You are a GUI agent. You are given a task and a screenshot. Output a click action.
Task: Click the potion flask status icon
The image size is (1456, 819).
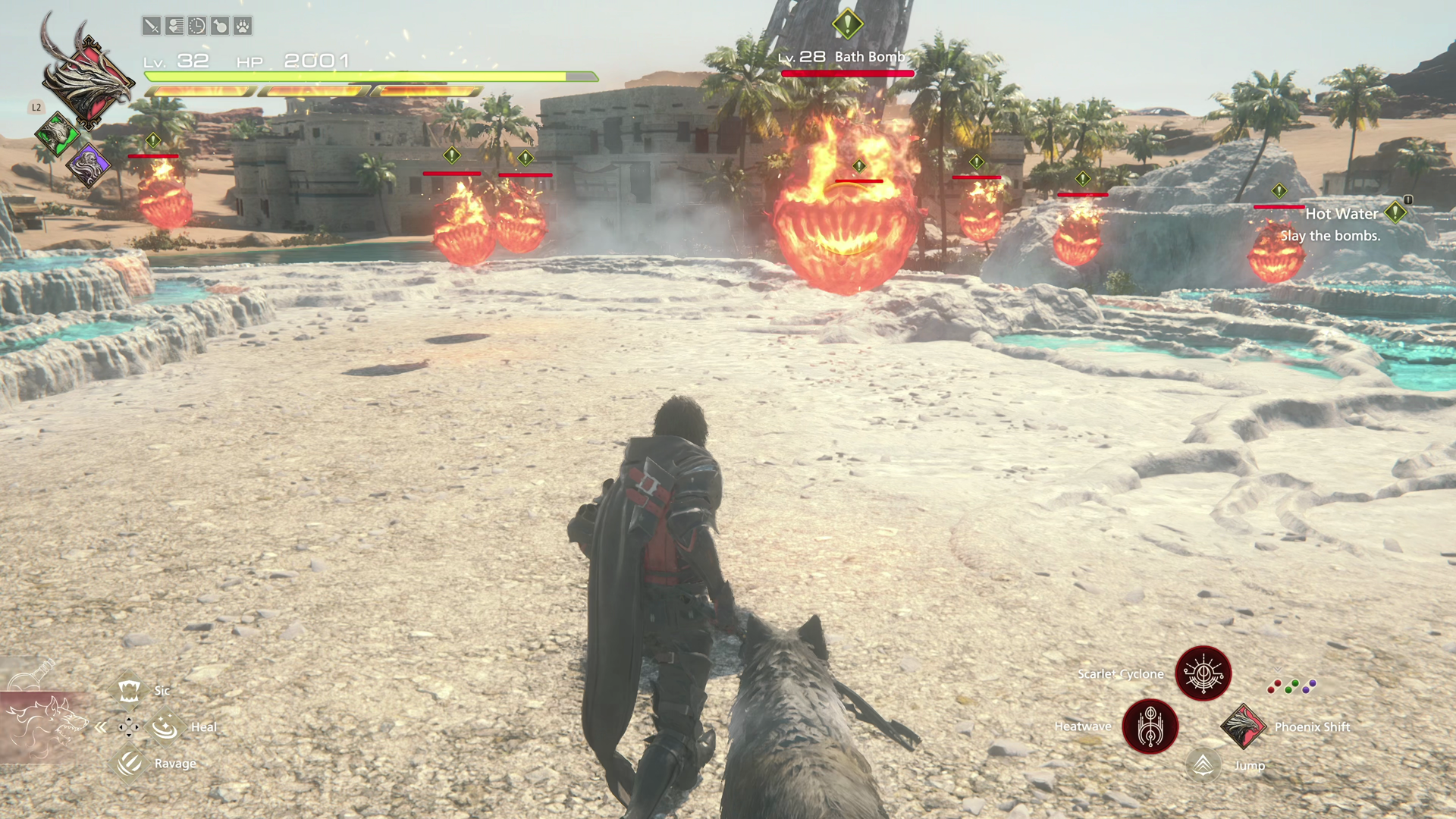(x=220, y=27)
